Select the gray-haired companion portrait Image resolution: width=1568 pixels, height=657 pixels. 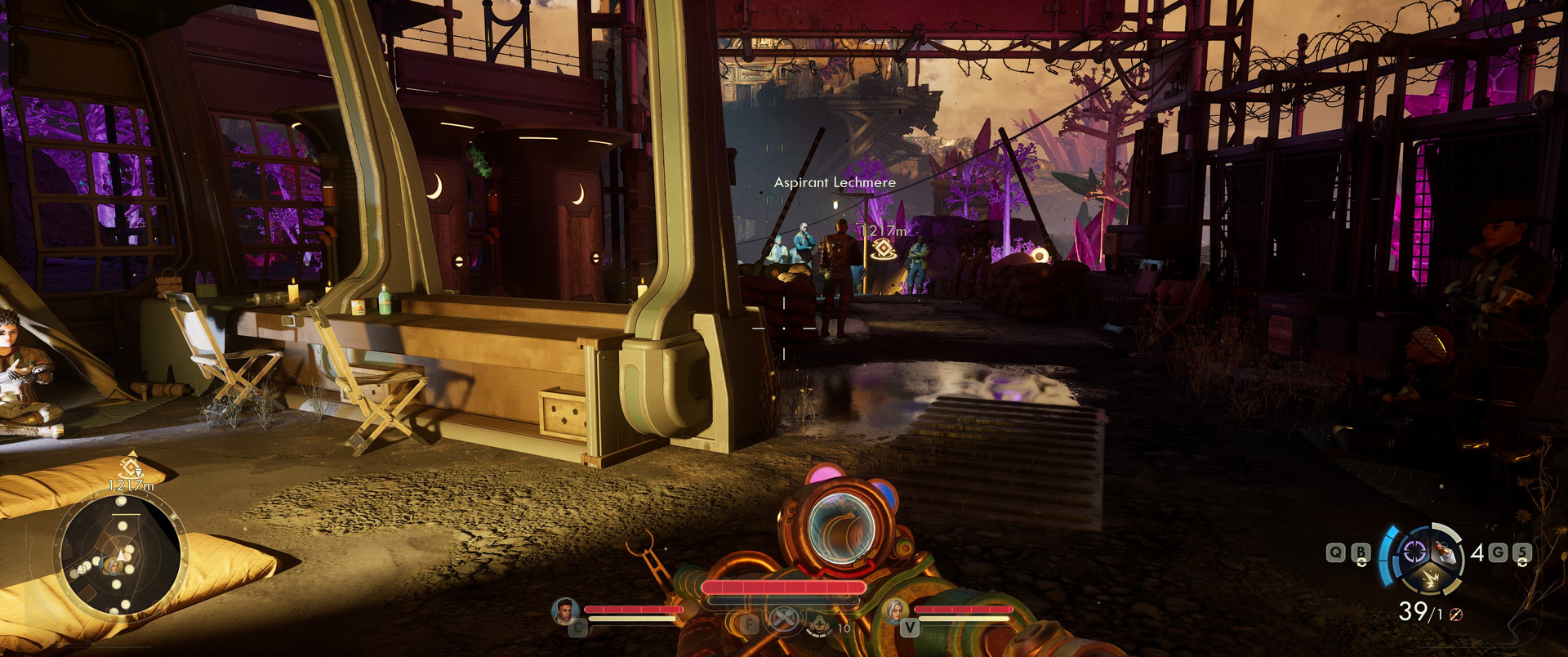pyautogui.click(x=896, y=610)
